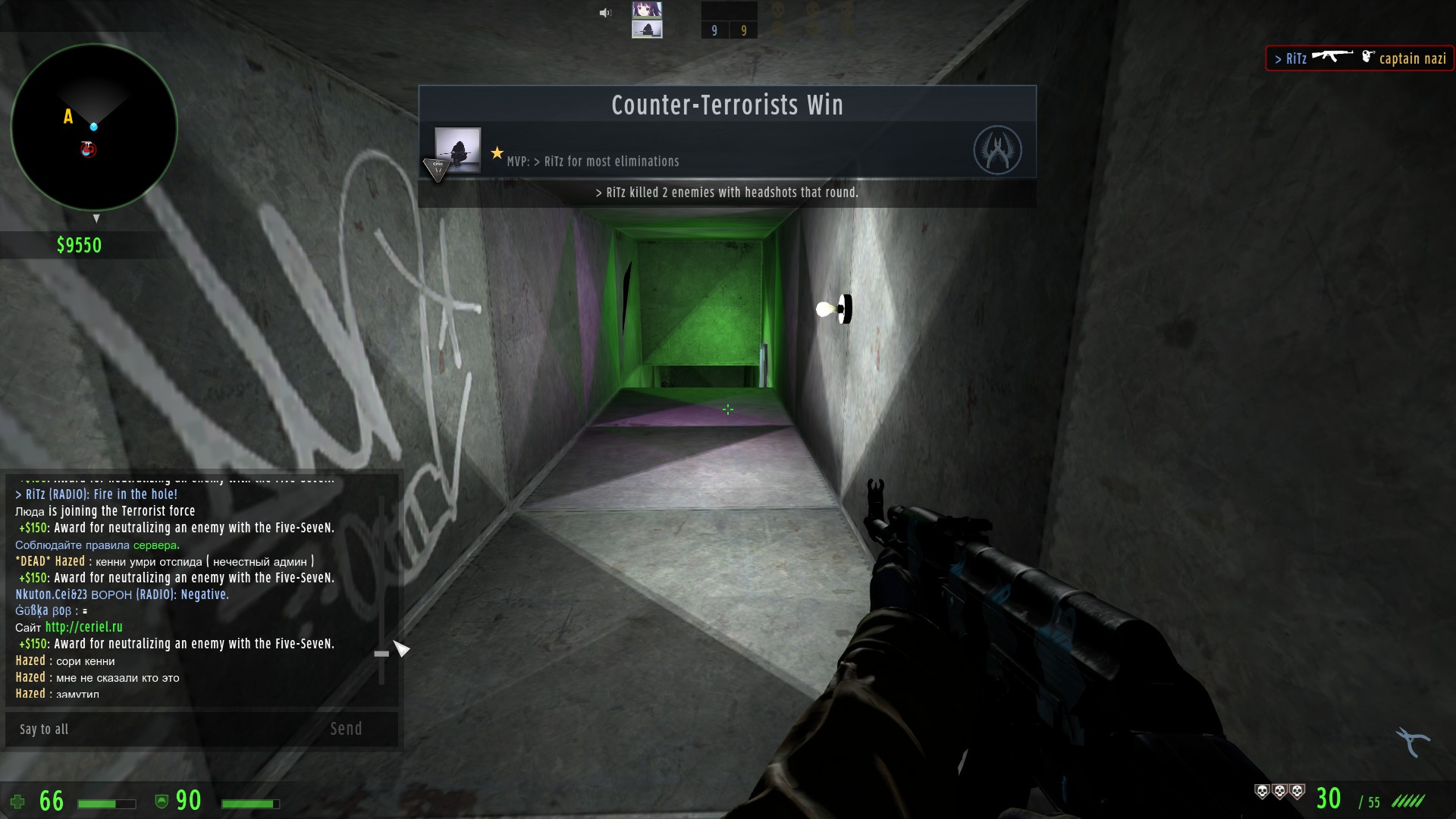Send the chat message
1456x819 pixels.
coord(346,729)
